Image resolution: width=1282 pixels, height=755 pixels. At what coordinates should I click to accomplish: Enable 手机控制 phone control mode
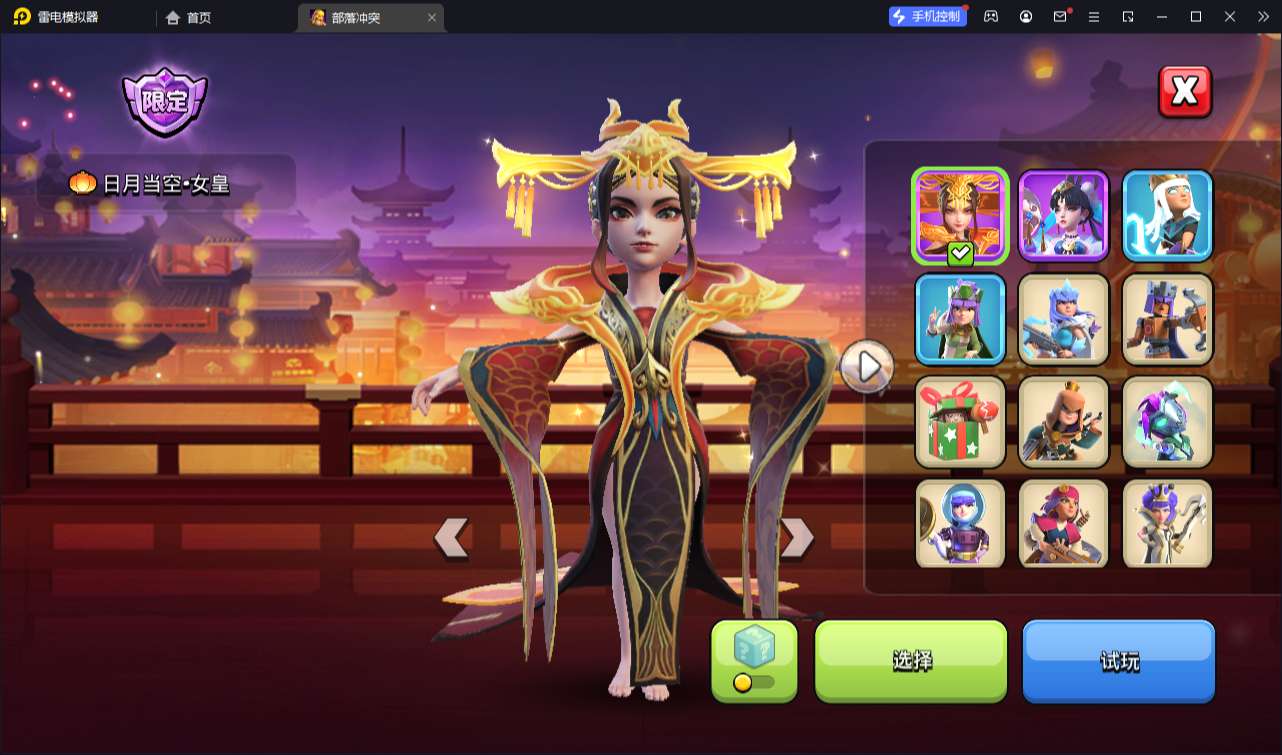coord(925,16)
